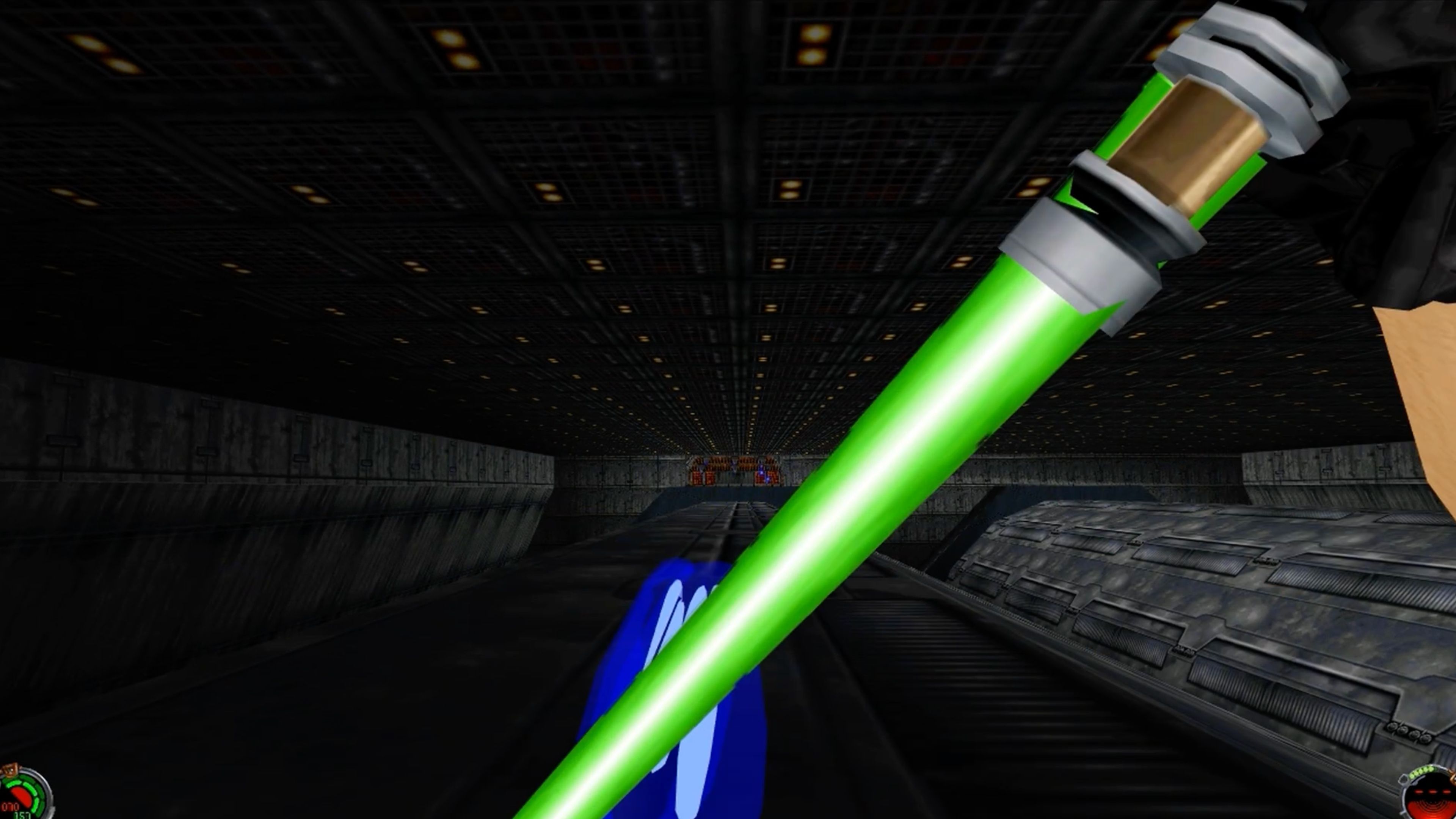Click the shield value 157 text
The height and width of the screenshot is (819, 1456).
[22, 816]
